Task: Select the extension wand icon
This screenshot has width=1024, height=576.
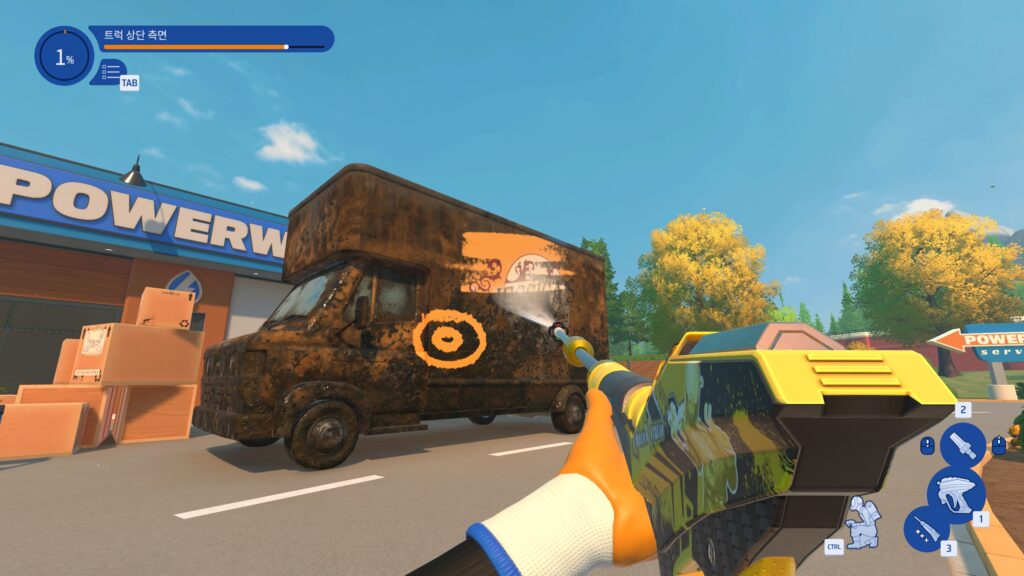Action: 926,528
